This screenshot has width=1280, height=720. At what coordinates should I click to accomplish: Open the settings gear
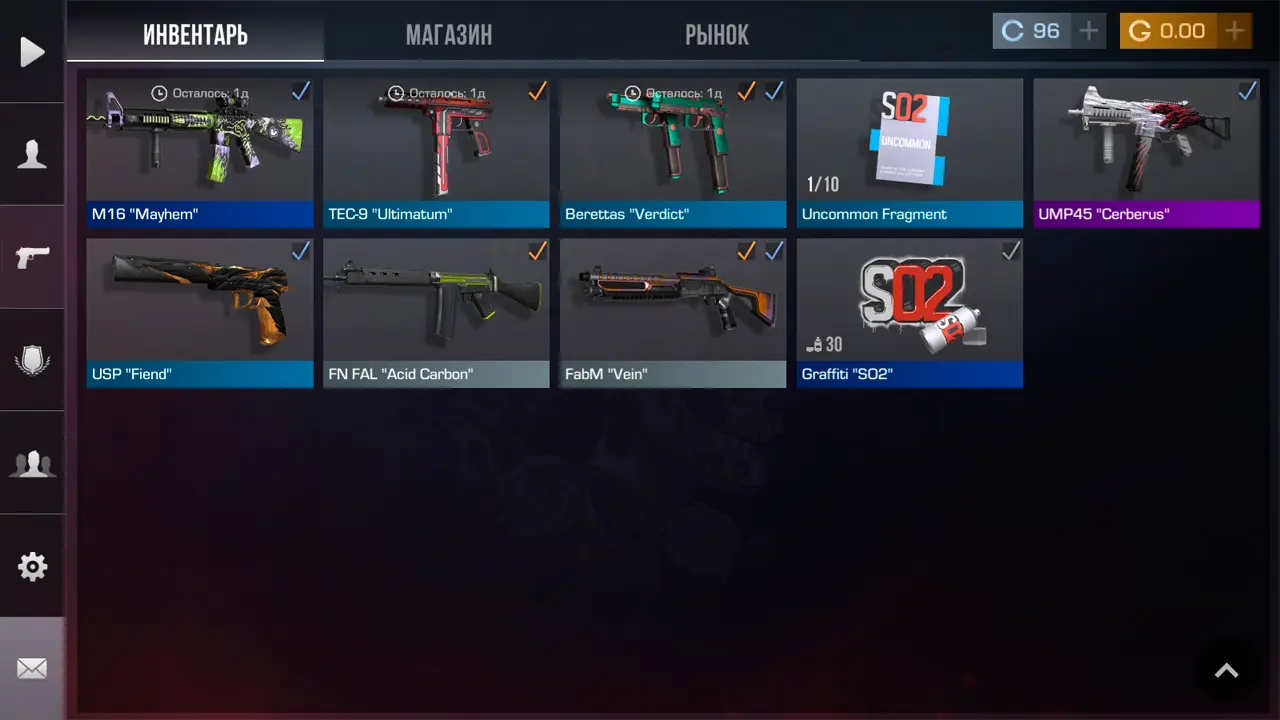(x=32, y=567)
